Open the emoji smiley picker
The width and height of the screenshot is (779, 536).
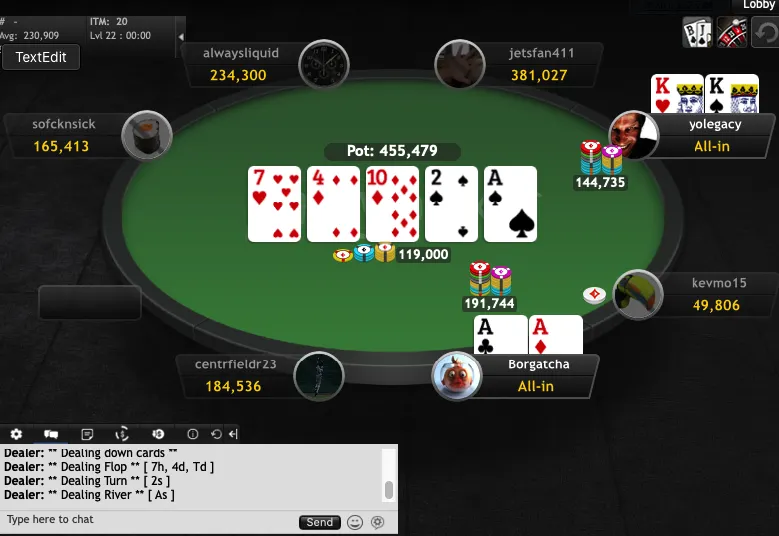pyautogui.click(x=355, y=522)
